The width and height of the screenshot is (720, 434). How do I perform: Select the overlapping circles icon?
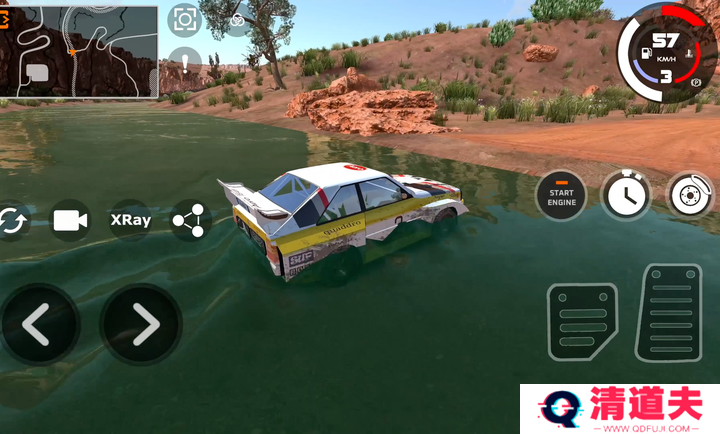tap(238, 20)
